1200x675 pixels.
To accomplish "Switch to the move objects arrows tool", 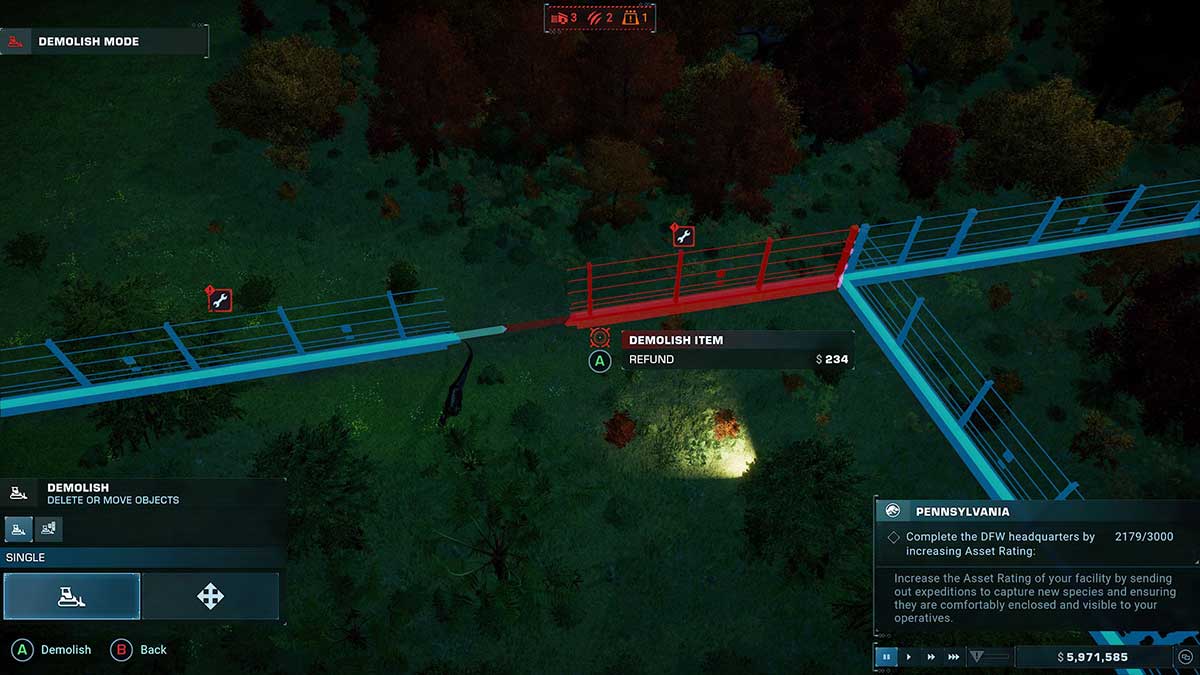I will click(210, 597).
